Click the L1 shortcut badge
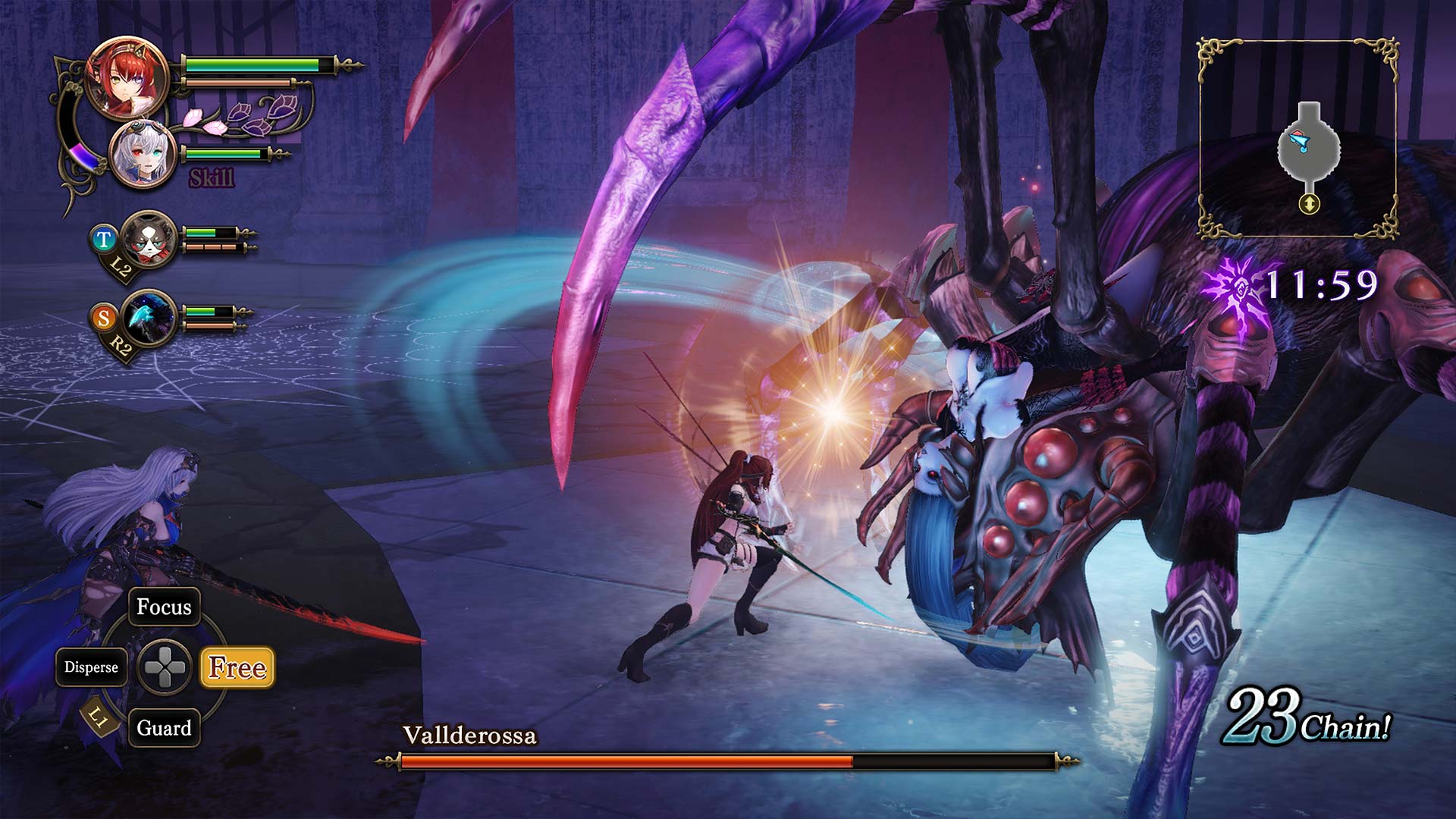The height and width of the screenshot is (819, 1456). click(x=98, y=716)
